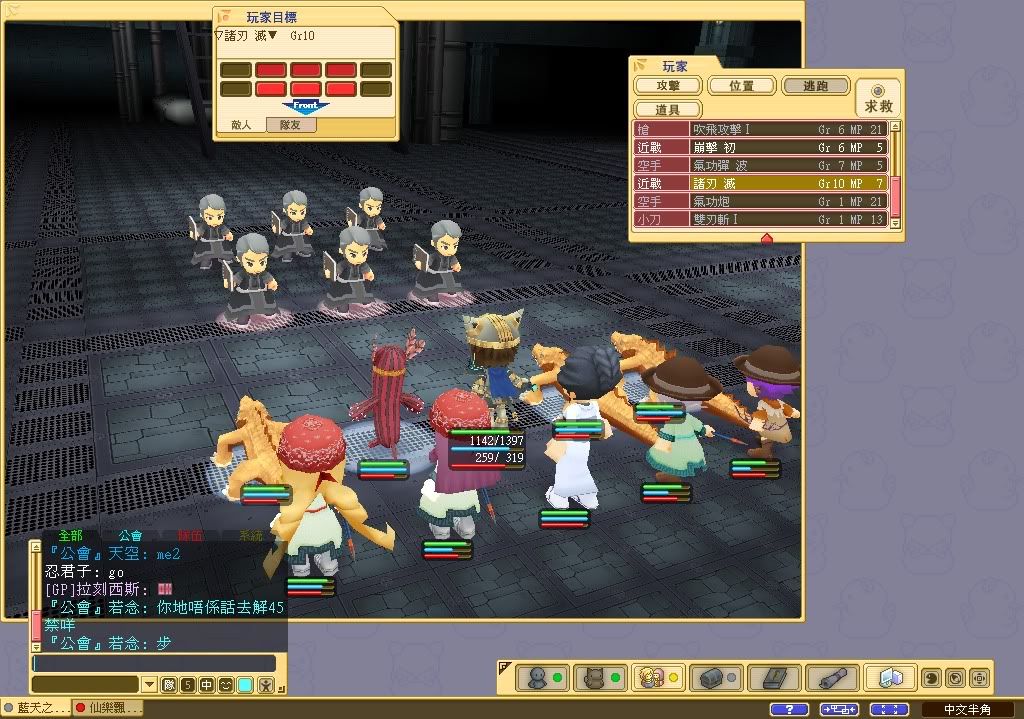The width and height of the screenshot is (1024, 719).
Task: Select the 吹飛攻擊 I skill row
Action: tap(762, 130)
